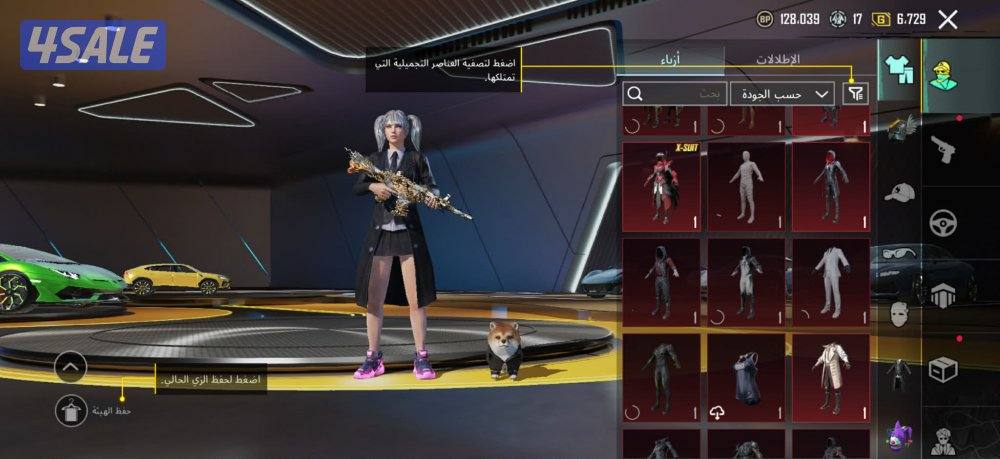
Task: Select the white mummy outfit
Action: click(746, 187)
